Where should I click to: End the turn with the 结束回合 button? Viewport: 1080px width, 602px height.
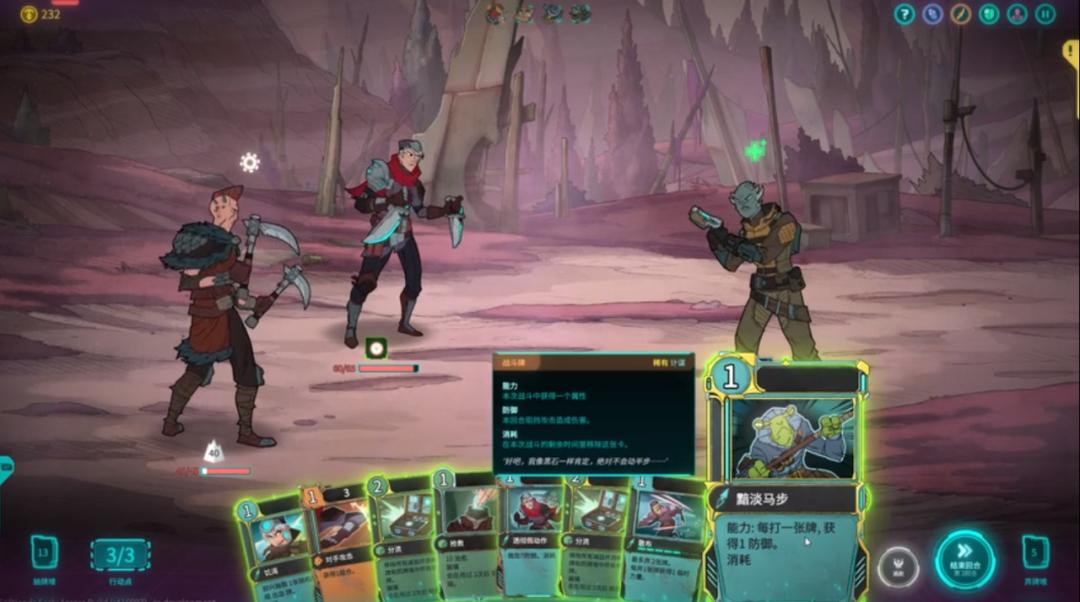tap(965, 559)
